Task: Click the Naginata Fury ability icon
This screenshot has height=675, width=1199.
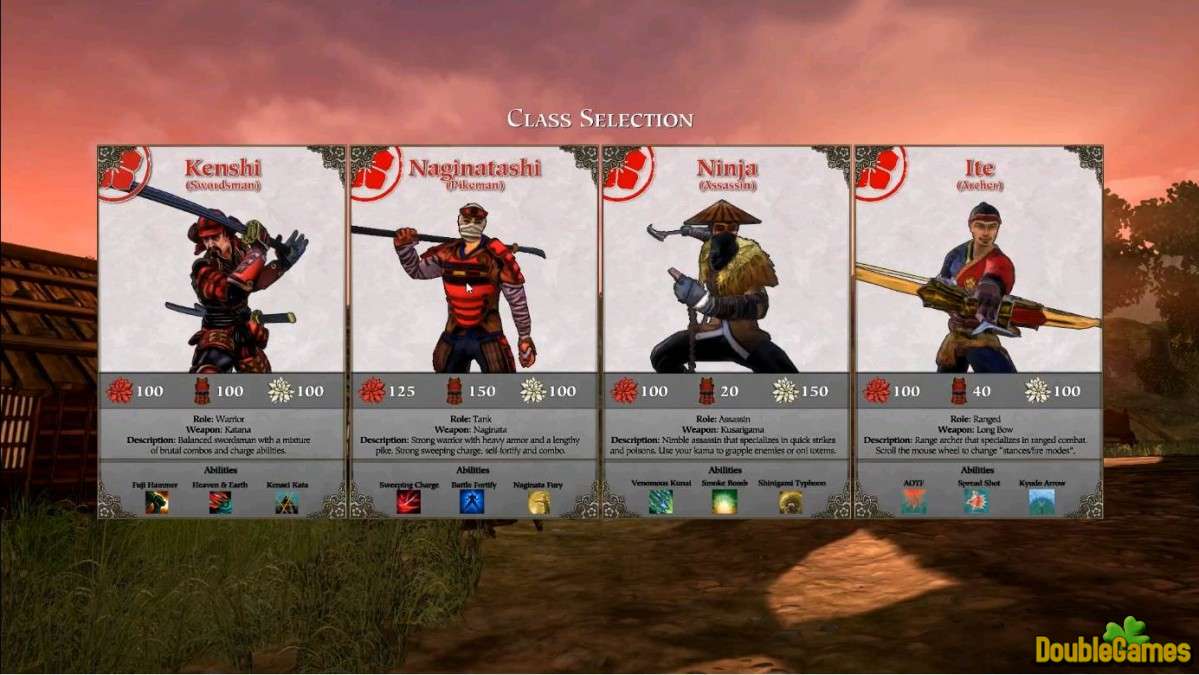Action: click(539, 502)
